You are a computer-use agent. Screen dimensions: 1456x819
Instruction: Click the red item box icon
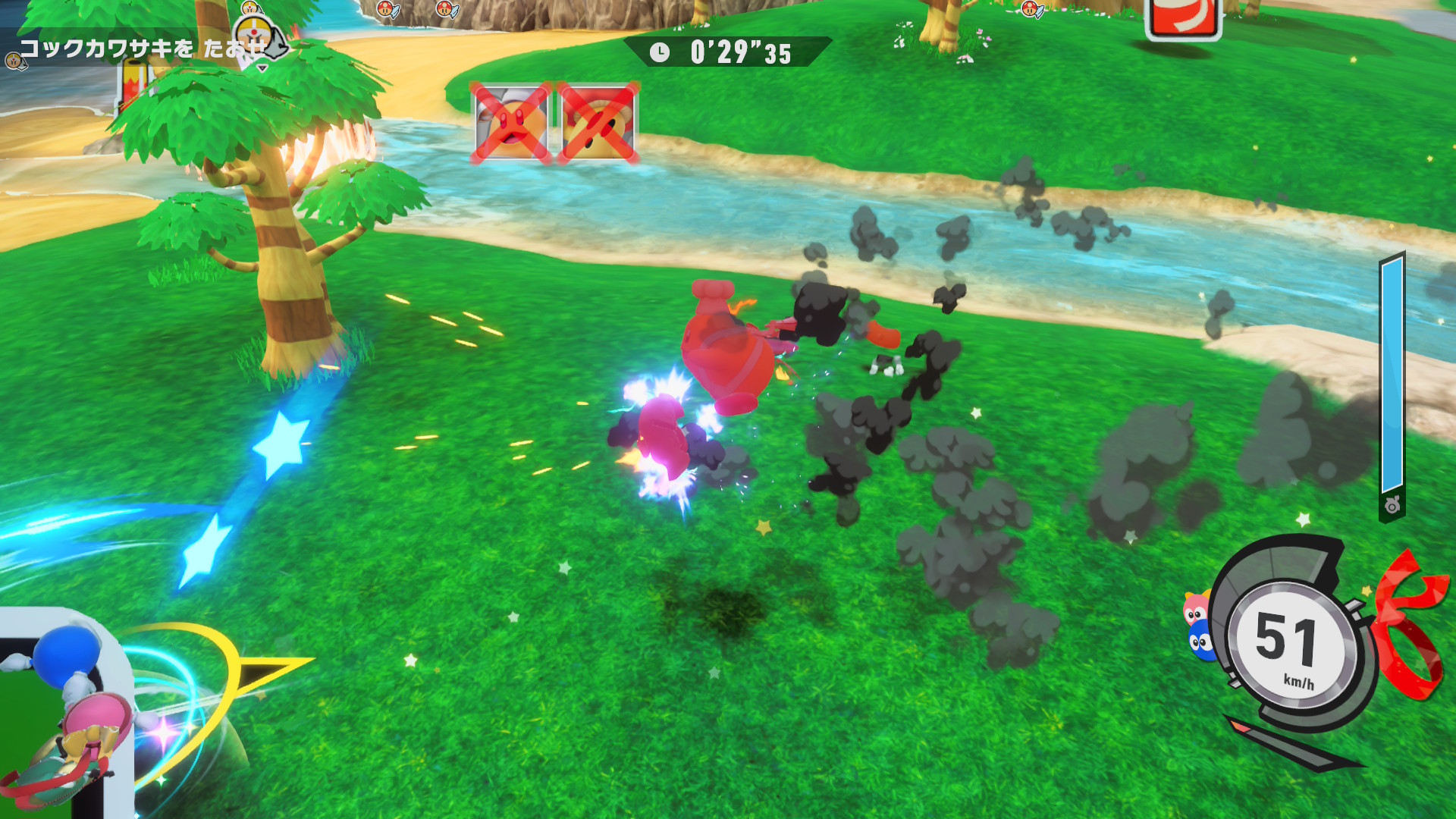coord(1183,17)
